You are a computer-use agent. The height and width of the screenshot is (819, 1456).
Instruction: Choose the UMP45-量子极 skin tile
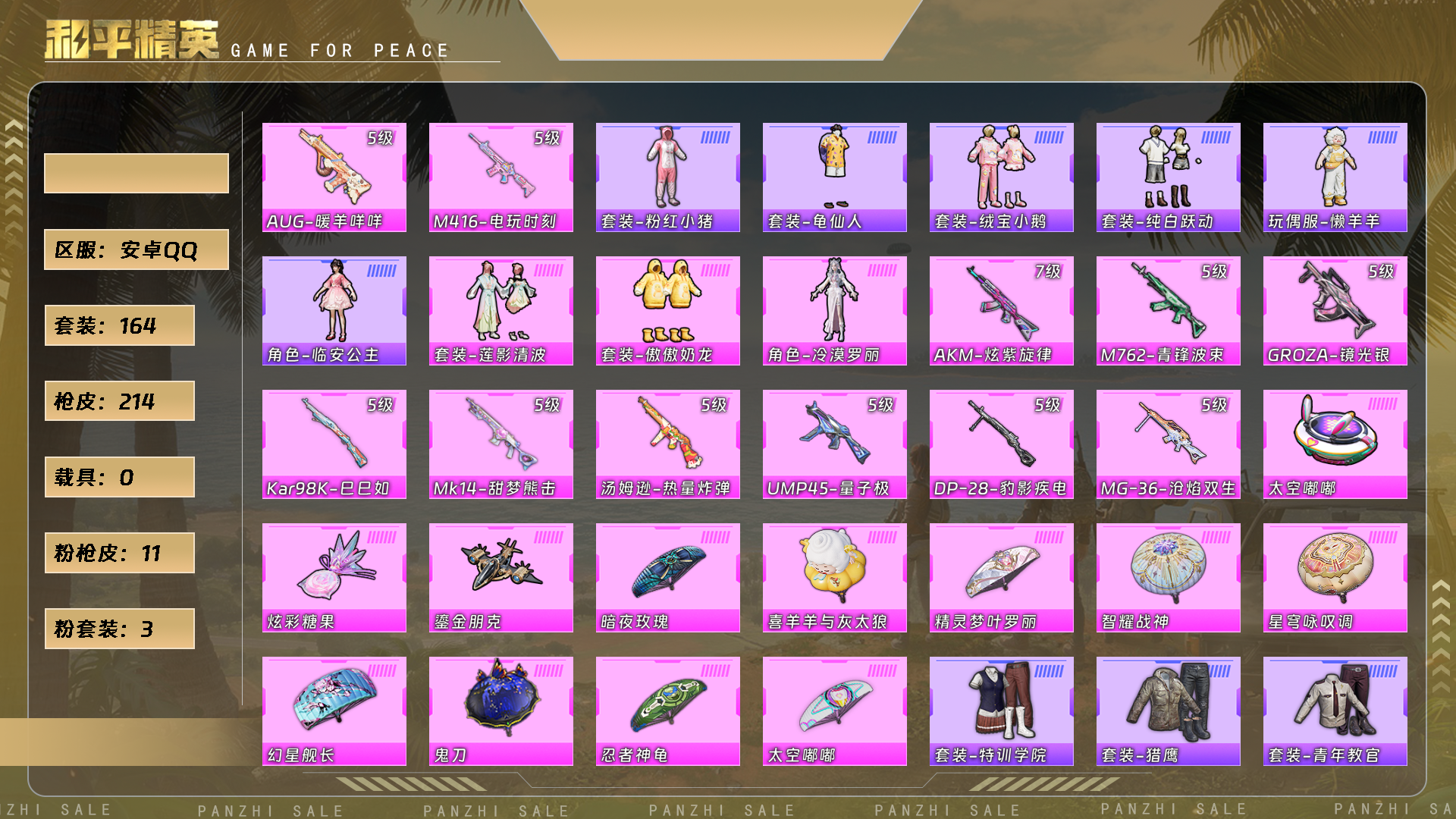coord(834,444)
